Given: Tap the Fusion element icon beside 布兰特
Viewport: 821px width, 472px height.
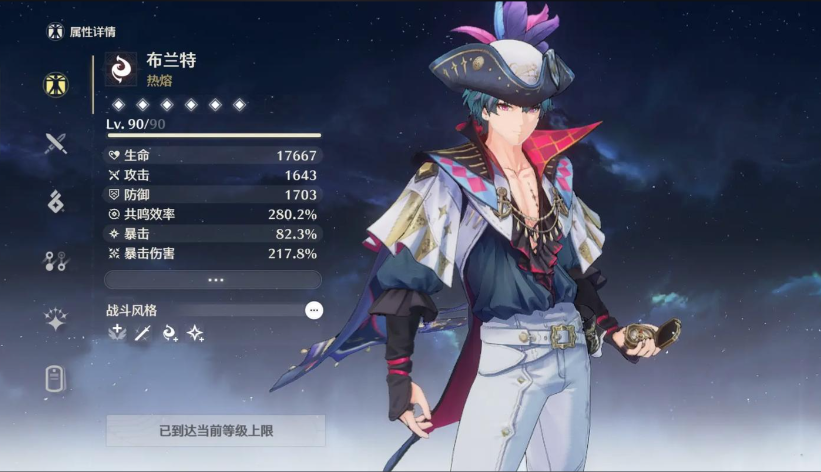Looking at the screenshot, I should (122, 69).
